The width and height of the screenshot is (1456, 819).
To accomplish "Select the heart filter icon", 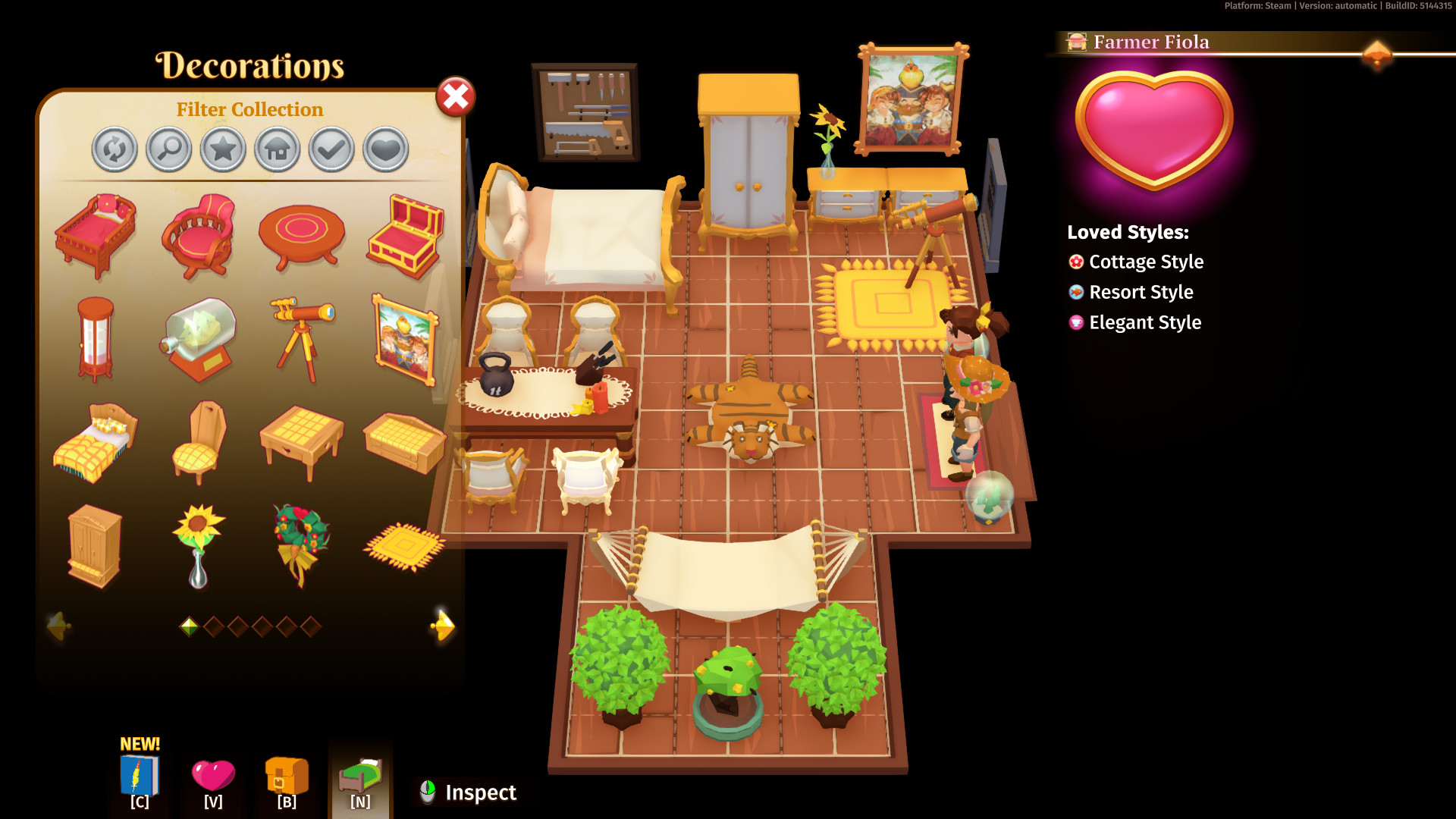I will (x=384, y=149).
